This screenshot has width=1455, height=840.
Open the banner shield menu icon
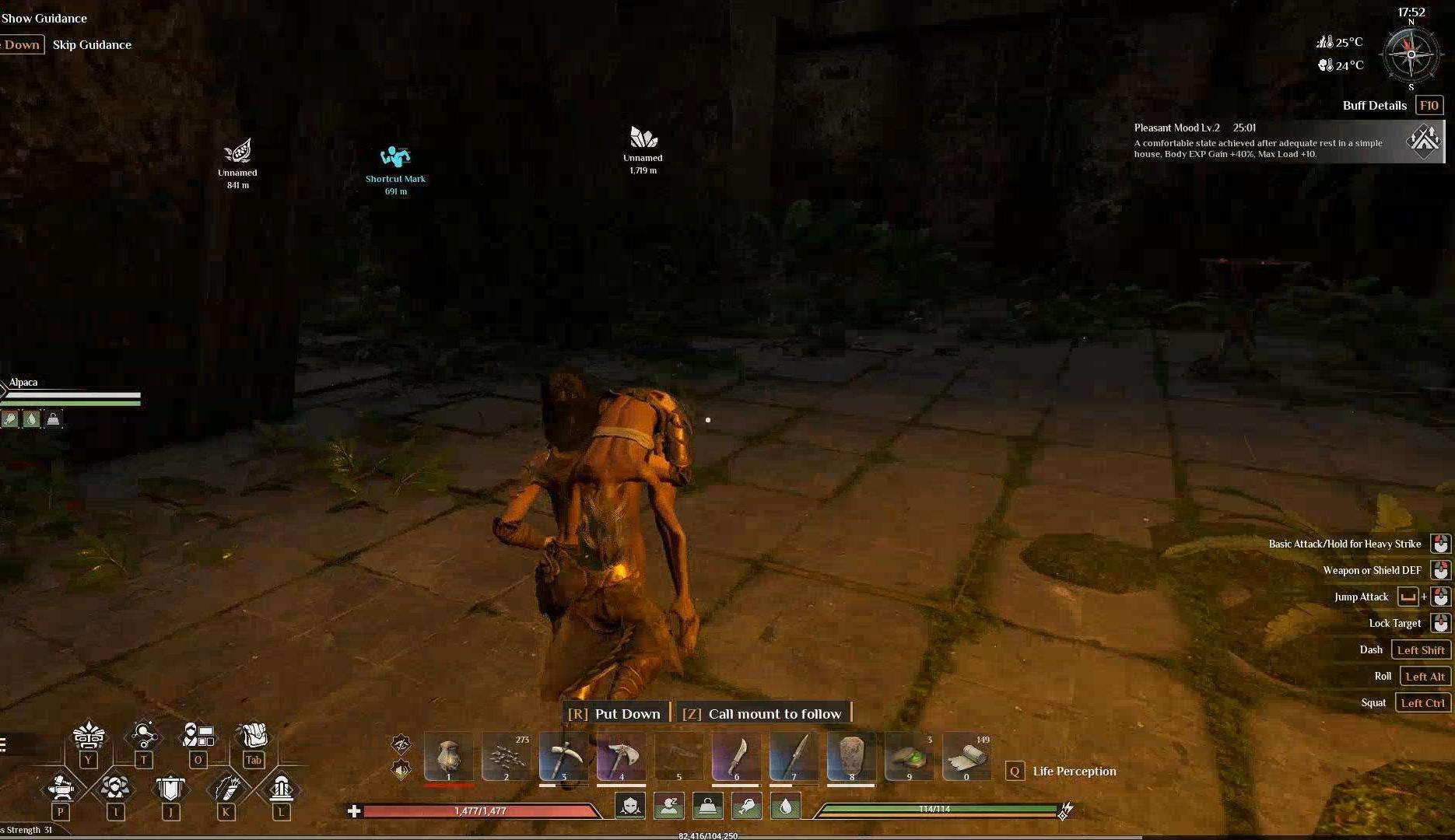pyautogui.click(x=170, y=789)
